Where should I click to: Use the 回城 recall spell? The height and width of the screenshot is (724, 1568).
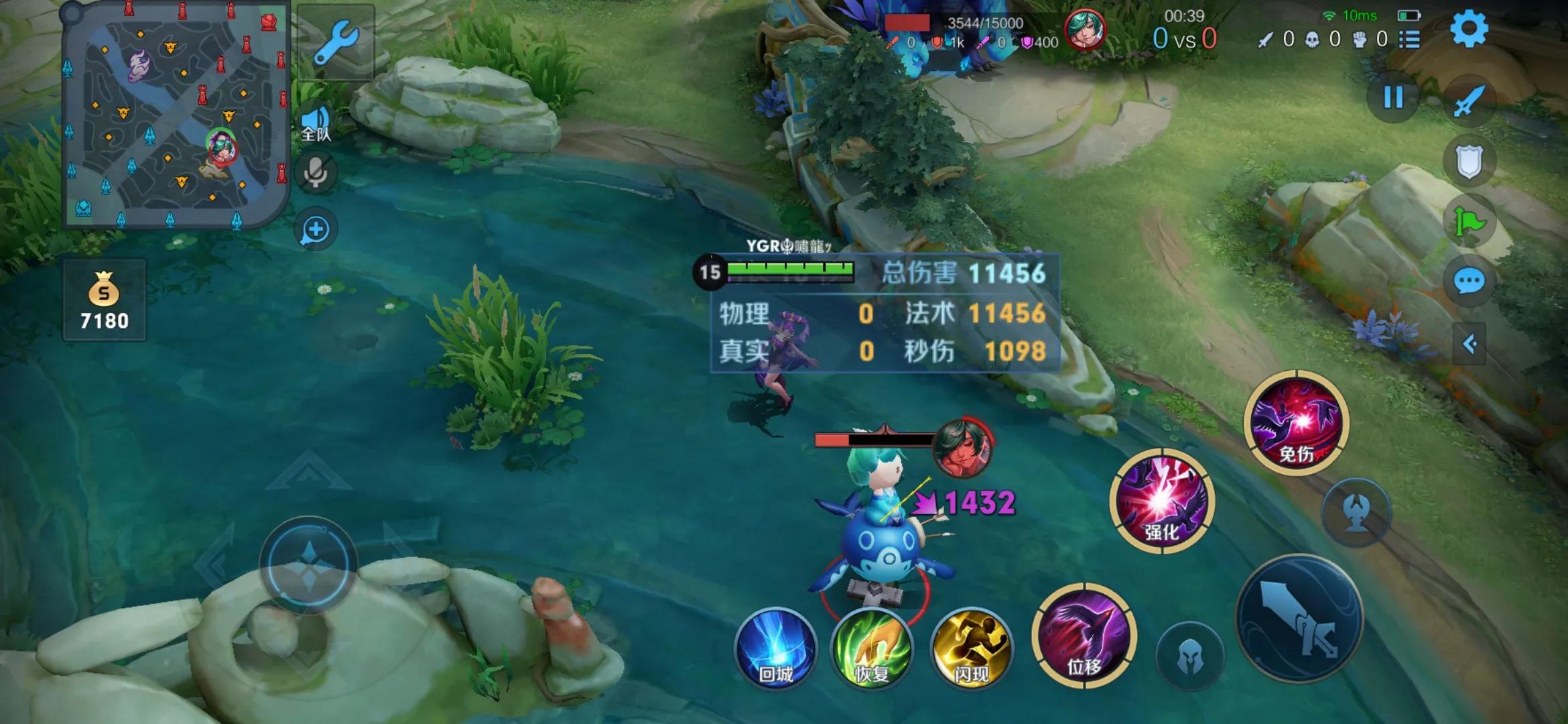tap(776, 649)
